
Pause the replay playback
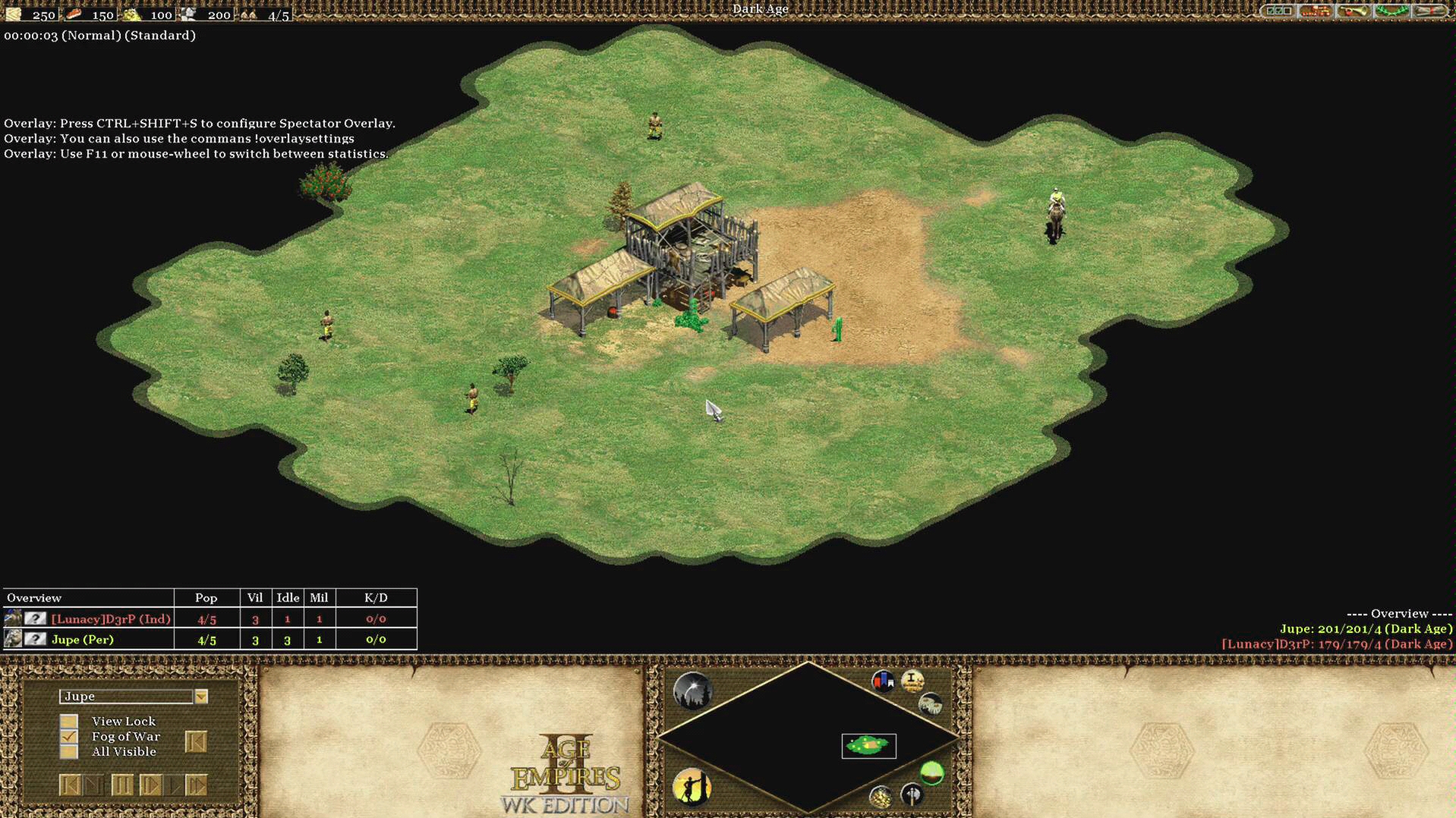(x=121, y=785)
